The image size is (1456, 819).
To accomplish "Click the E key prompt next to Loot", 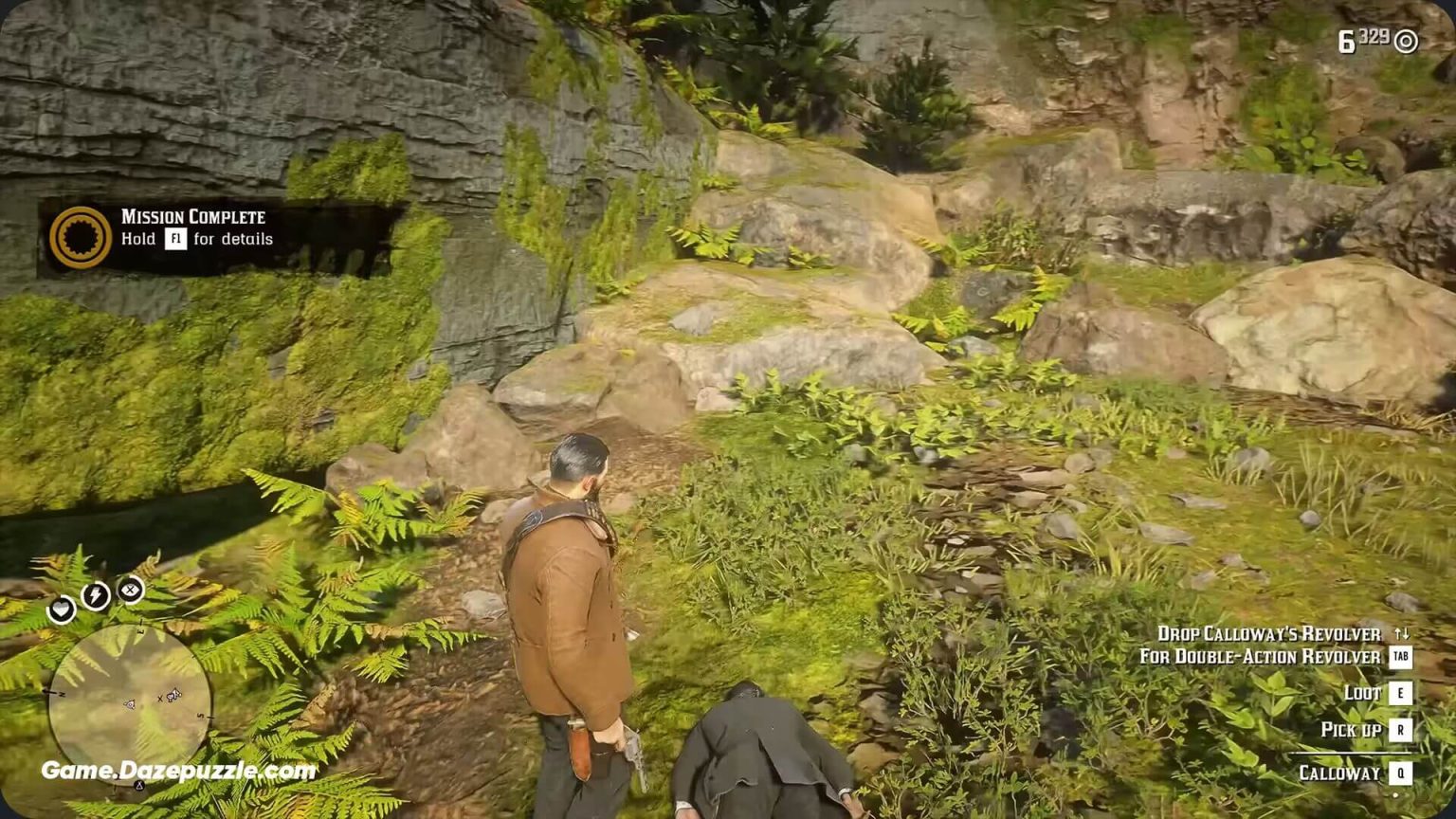I will (1400, 693).
